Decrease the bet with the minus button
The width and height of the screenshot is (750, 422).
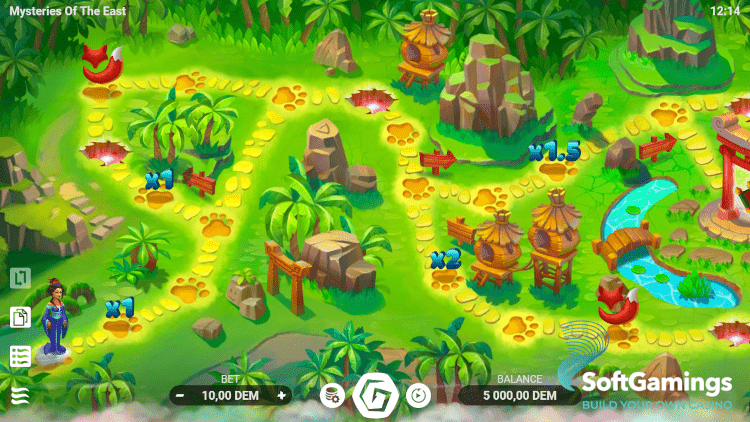click(x=179, y=396)
